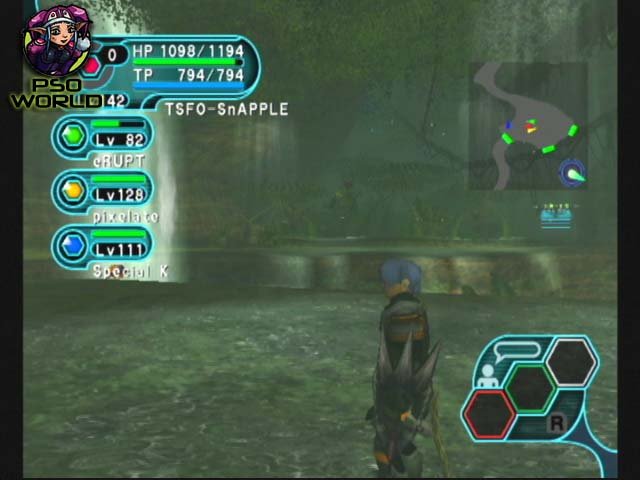The width and height of the screenshot is (640, 480).
Task: Select party member pixelate's level 128 panel
Action: pyautogui.click(x=107, y=190)
